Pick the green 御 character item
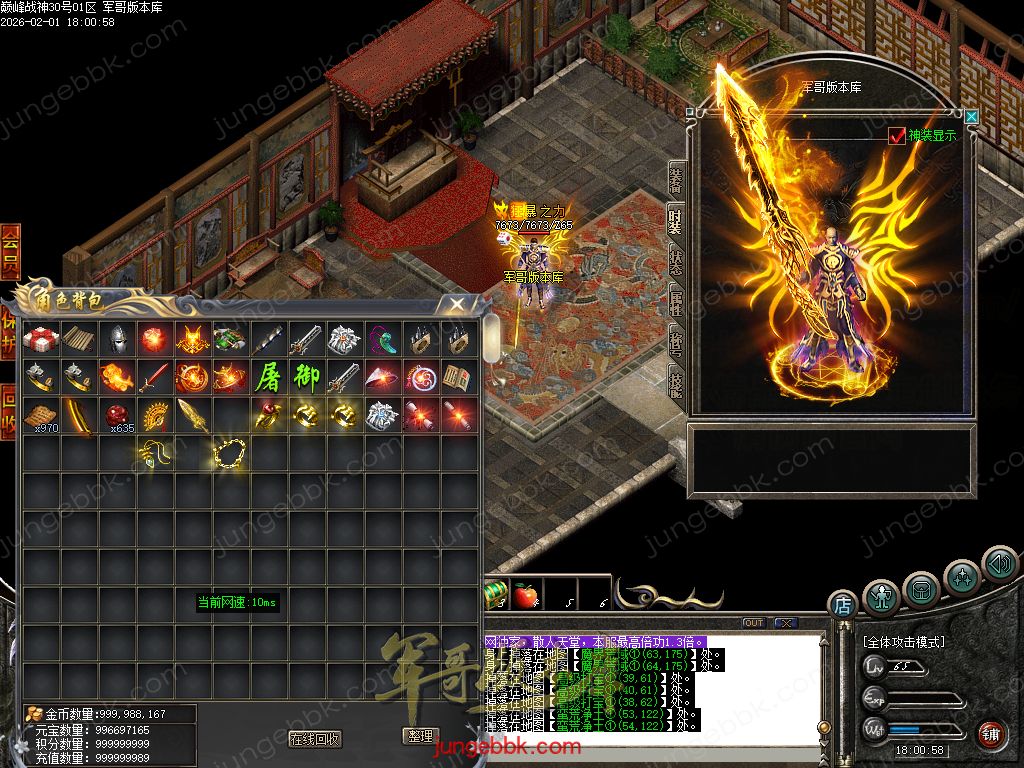Image resolution: width=1024 pixels, height=768 pixels. point(306,377)
